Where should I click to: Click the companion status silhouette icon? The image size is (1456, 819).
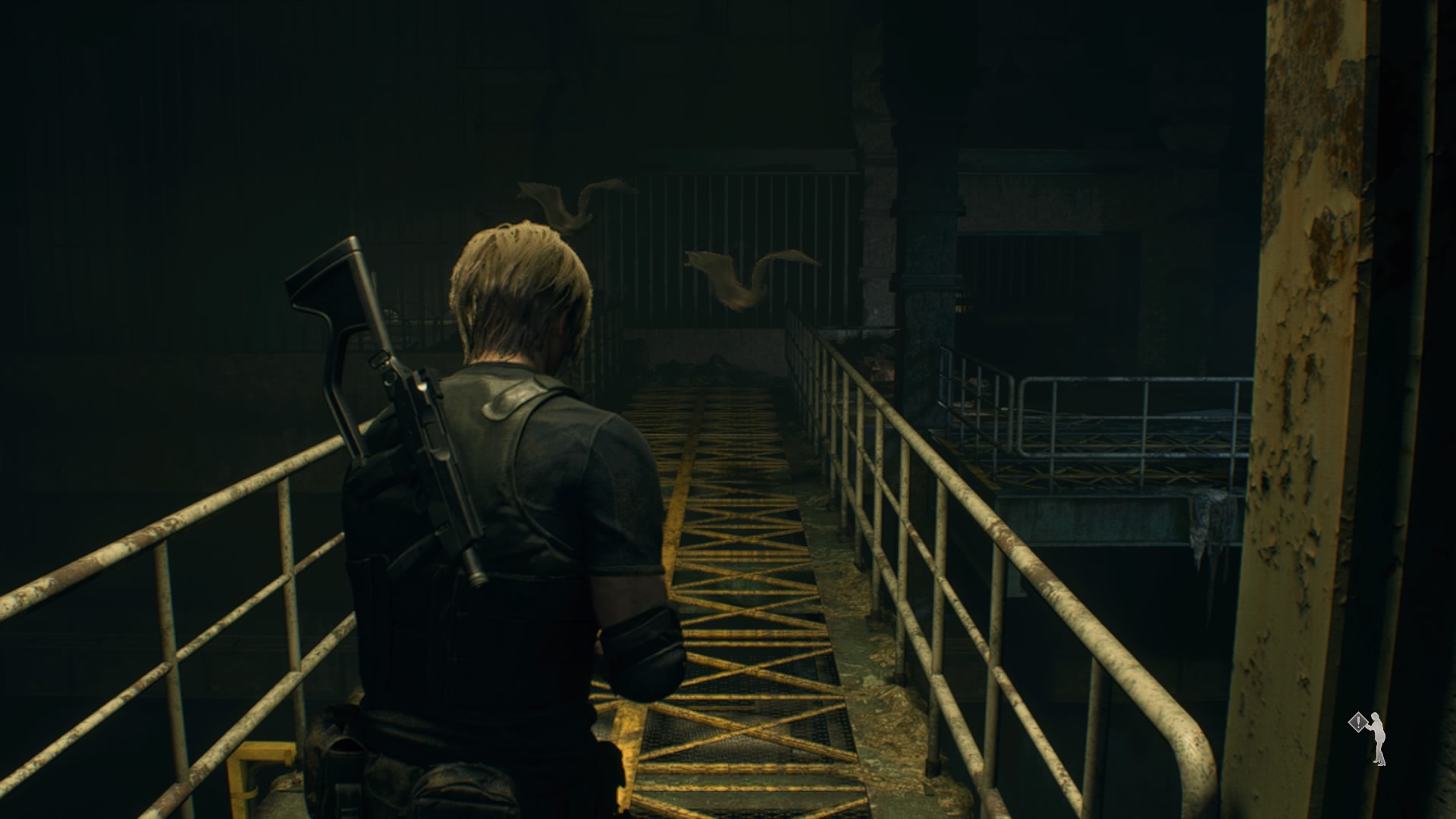tap(1369, 738)
